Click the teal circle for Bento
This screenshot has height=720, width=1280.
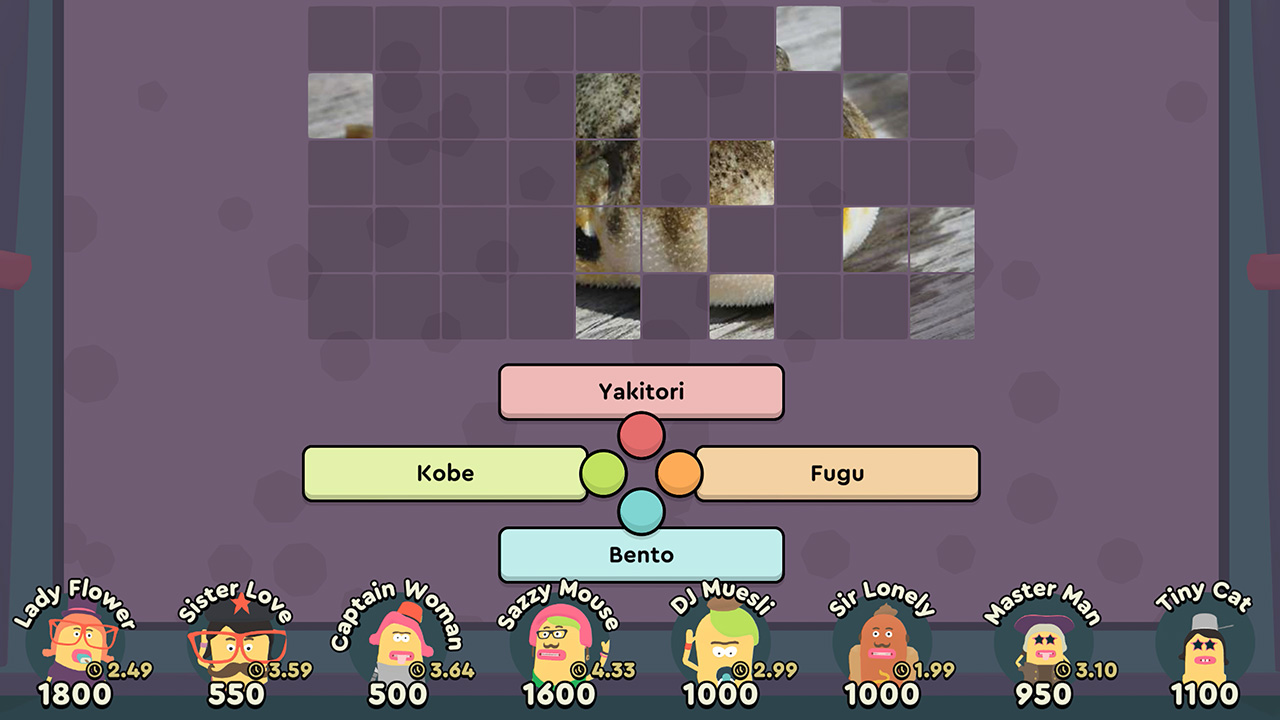[641, 511]
